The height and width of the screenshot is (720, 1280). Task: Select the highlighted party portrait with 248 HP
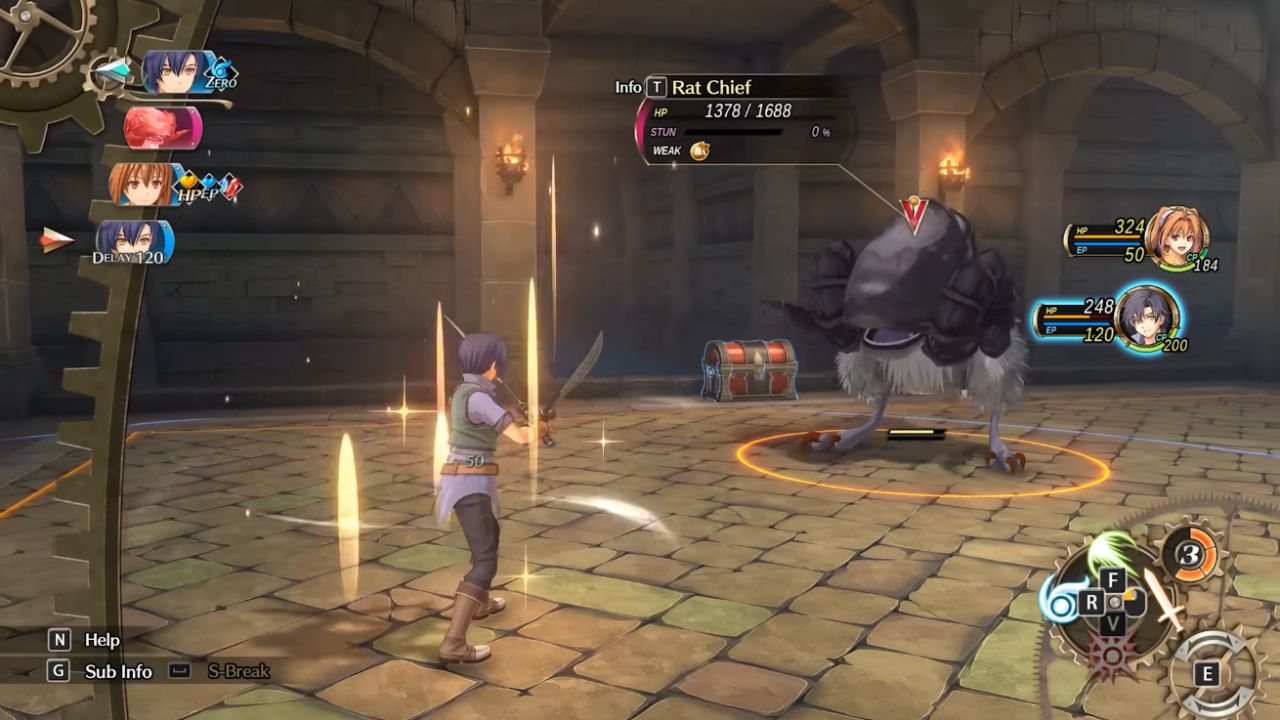[1146, 318]
